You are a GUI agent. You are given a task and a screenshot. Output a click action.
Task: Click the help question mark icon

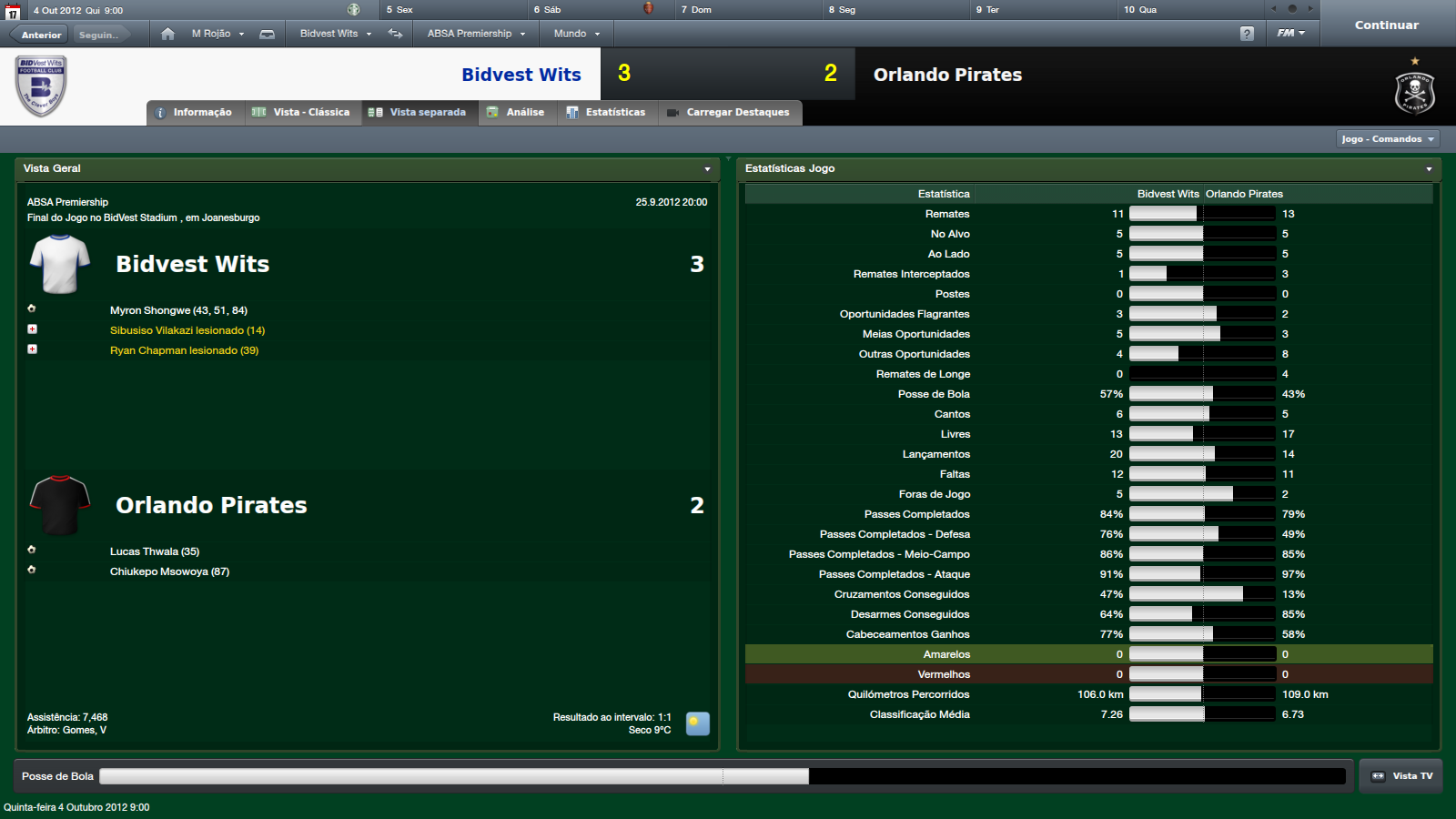1247,34
